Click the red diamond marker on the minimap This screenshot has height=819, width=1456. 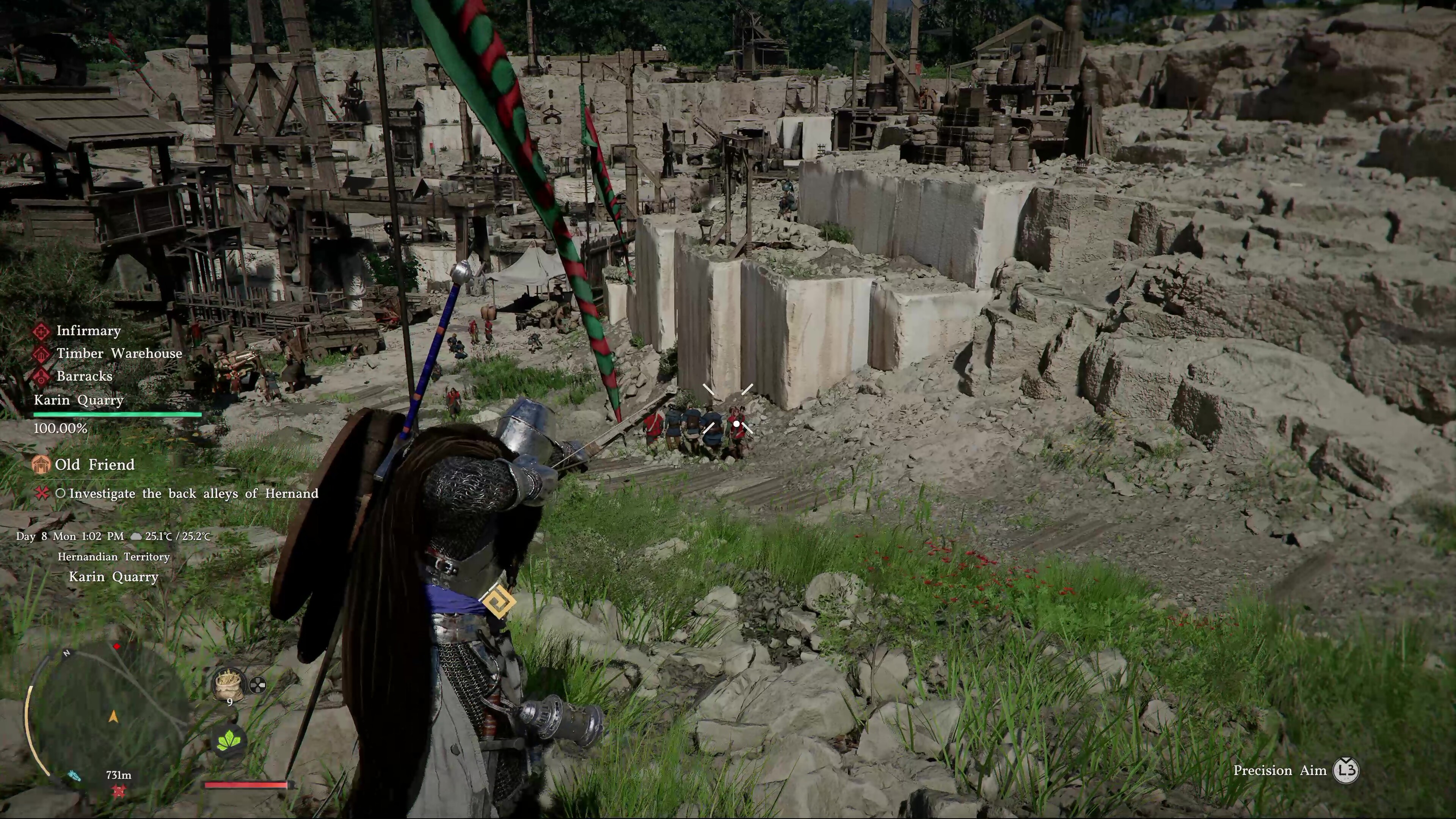coord(117,646)
